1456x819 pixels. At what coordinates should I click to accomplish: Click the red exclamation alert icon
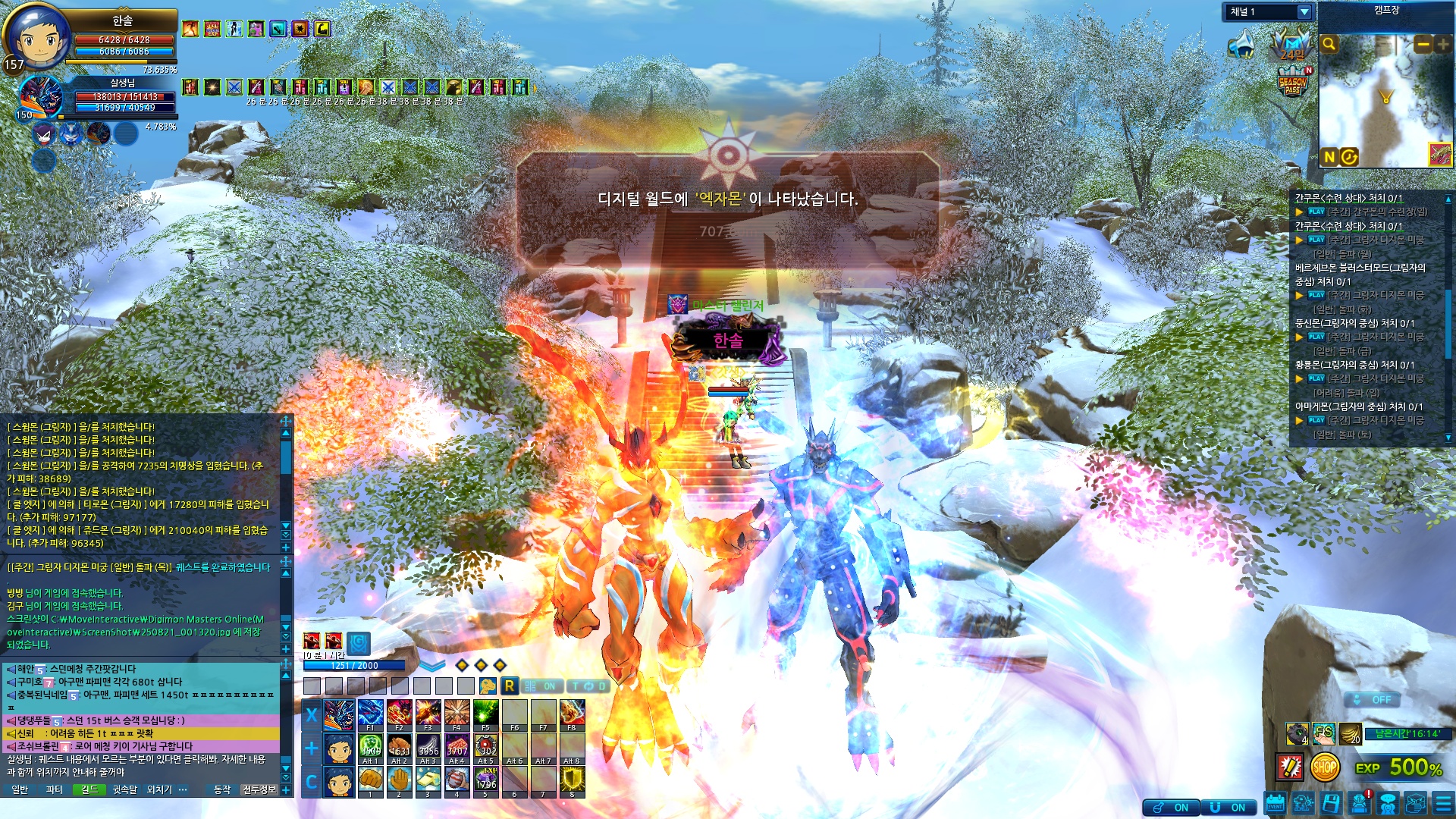1290,767
